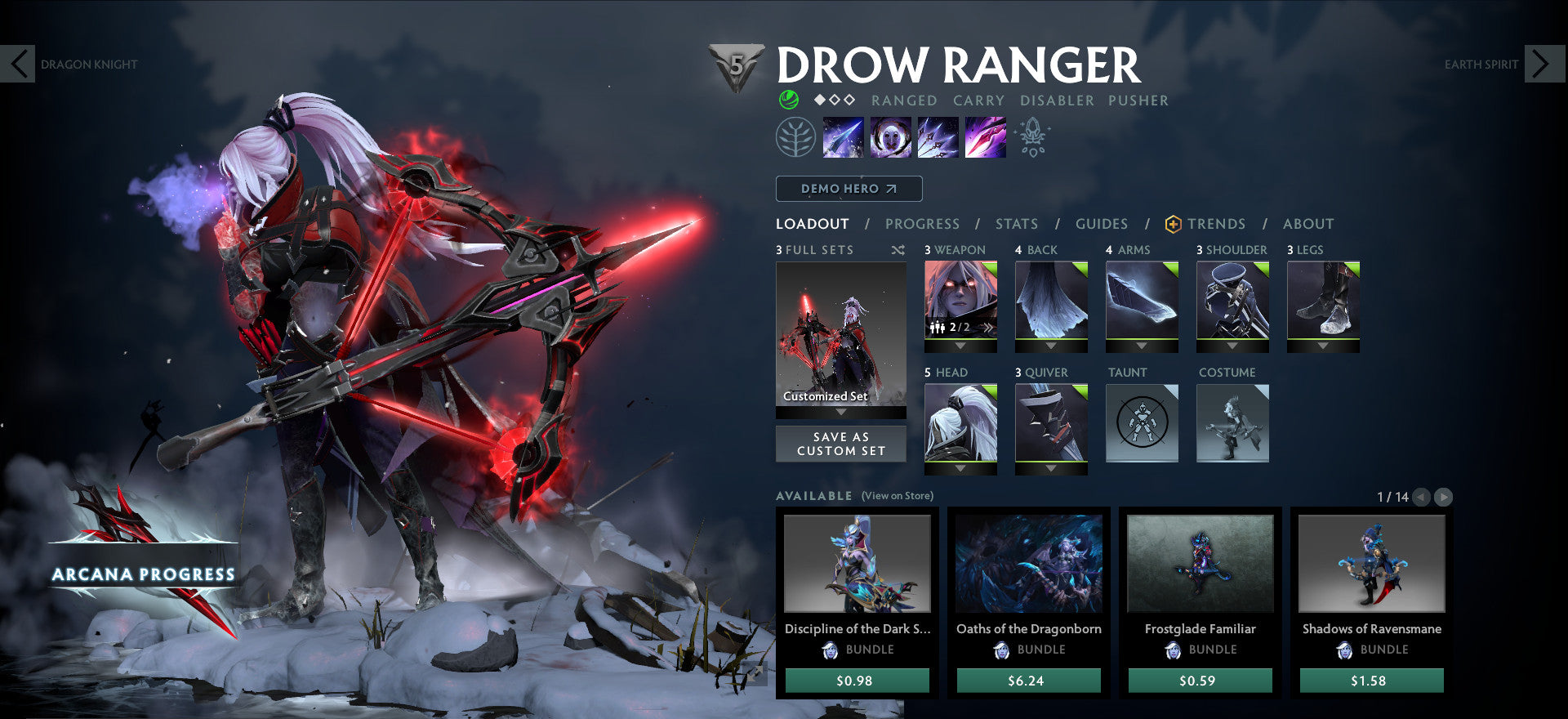
Task: Select the empty Taunt slot
Action: click(x=1141, y=422)
